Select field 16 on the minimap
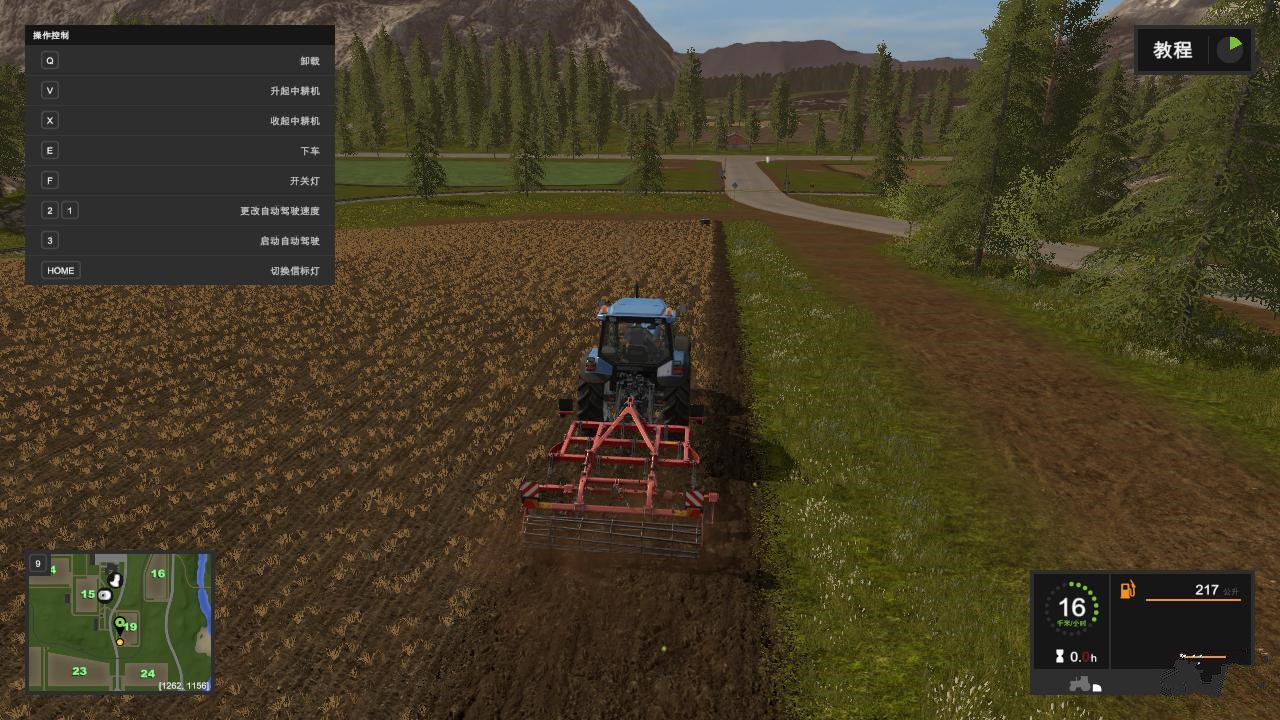Image resolution: width=1280 pixels, height=720 pixels. tap(158, 573)
